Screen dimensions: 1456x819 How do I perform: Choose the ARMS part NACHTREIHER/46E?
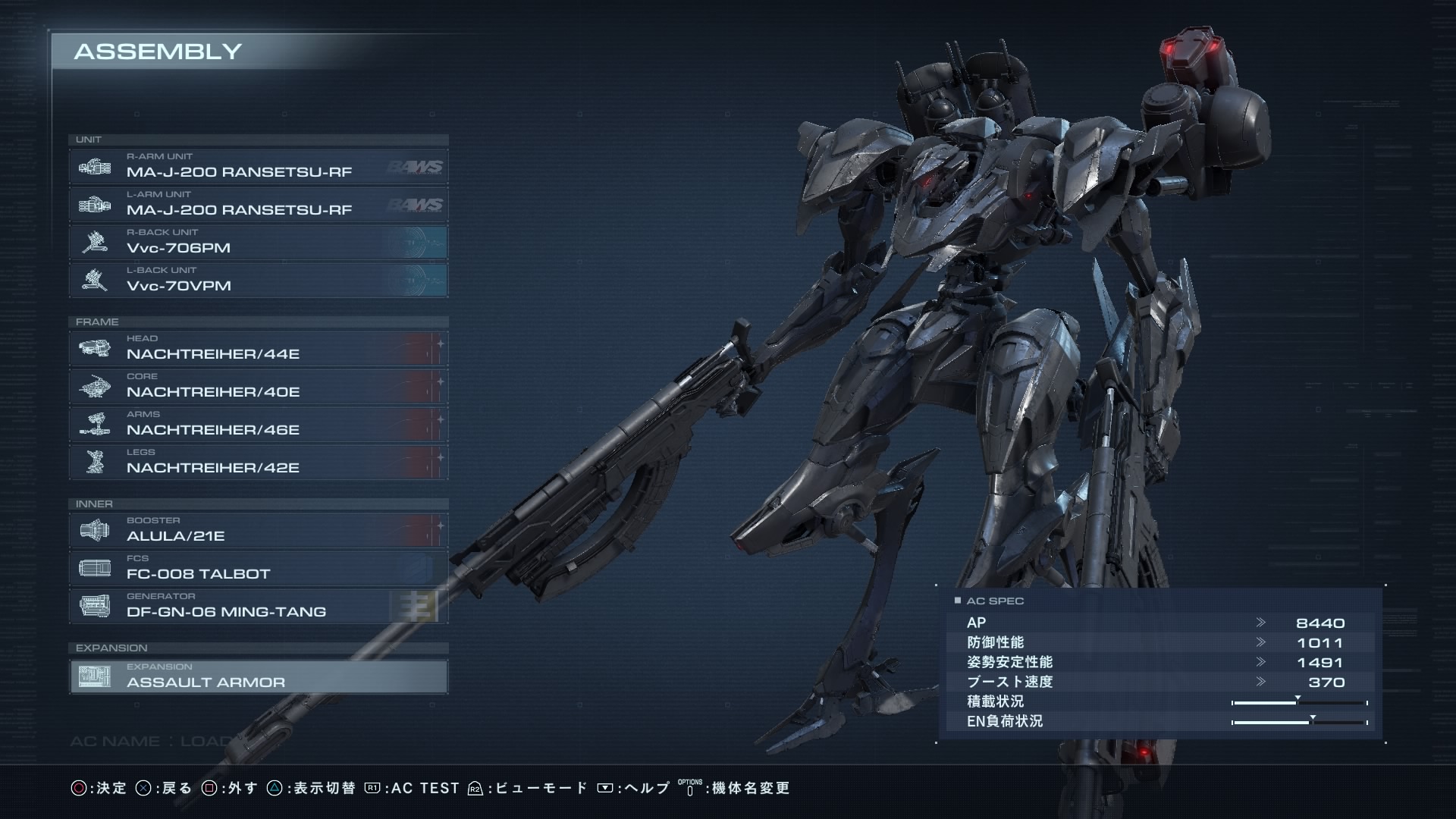click(x=258, y=425)
